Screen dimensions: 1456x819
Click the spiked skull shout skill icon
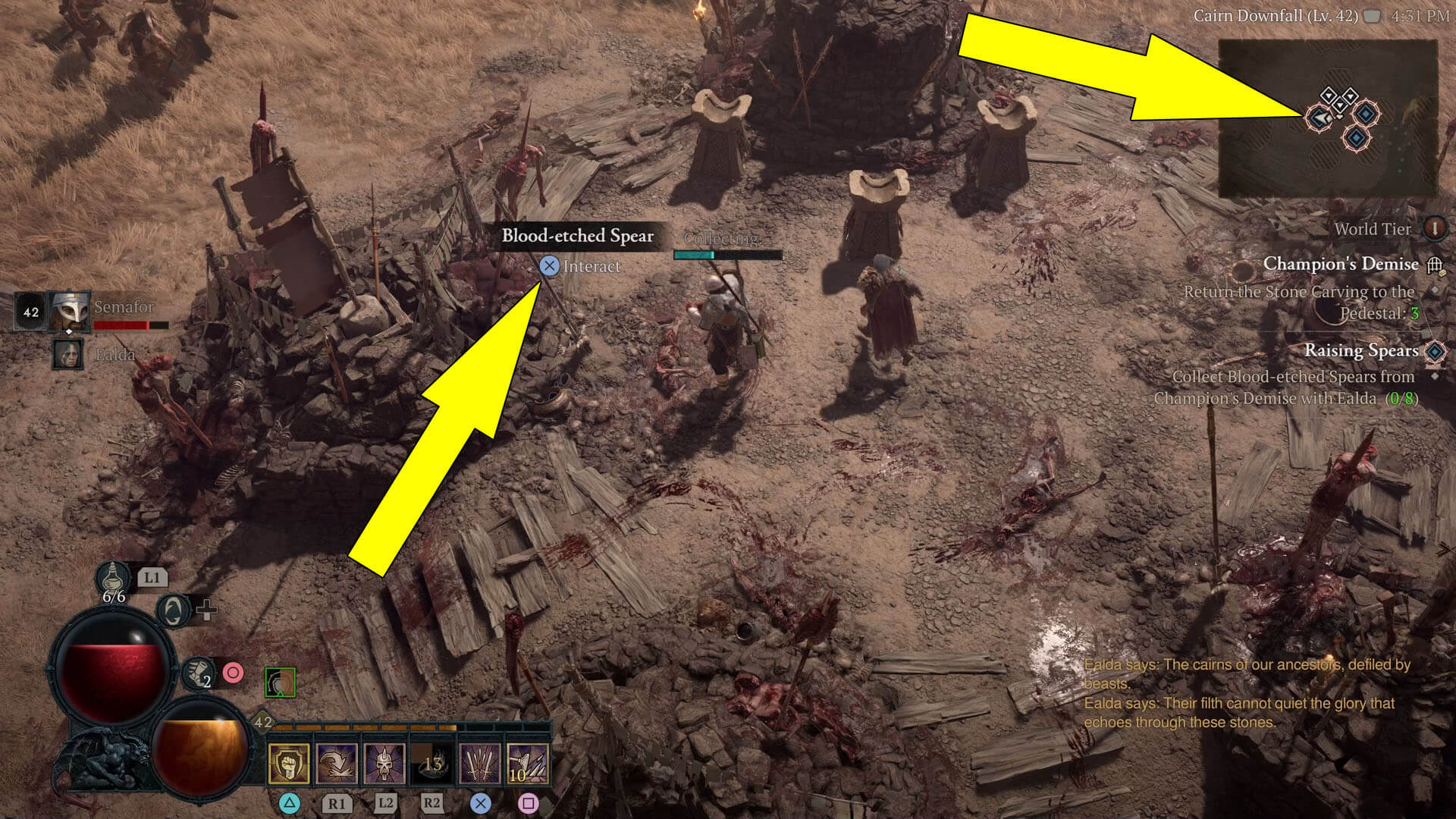point(385,762)
